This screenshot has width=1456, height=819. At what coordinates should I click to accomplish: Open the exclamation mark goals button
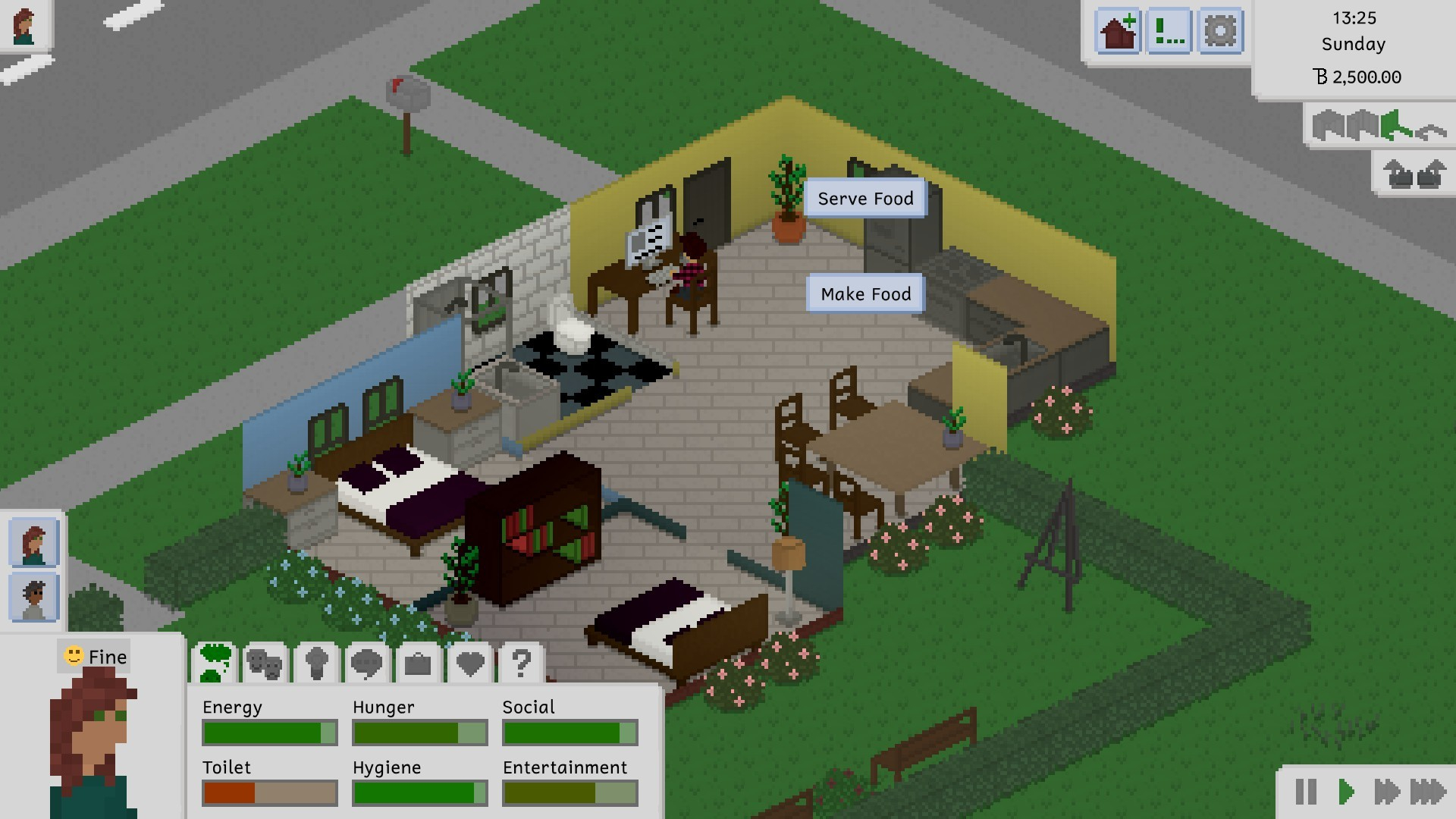tap(1169, 32)
